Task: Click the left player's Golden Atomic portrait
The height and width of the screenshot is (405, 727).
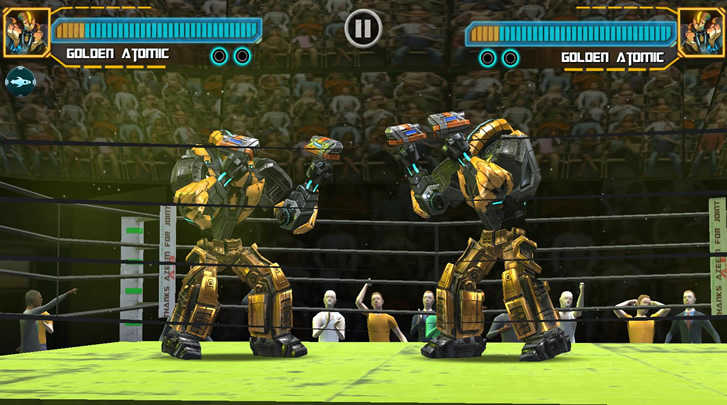Action: click(x=25, y=32)
